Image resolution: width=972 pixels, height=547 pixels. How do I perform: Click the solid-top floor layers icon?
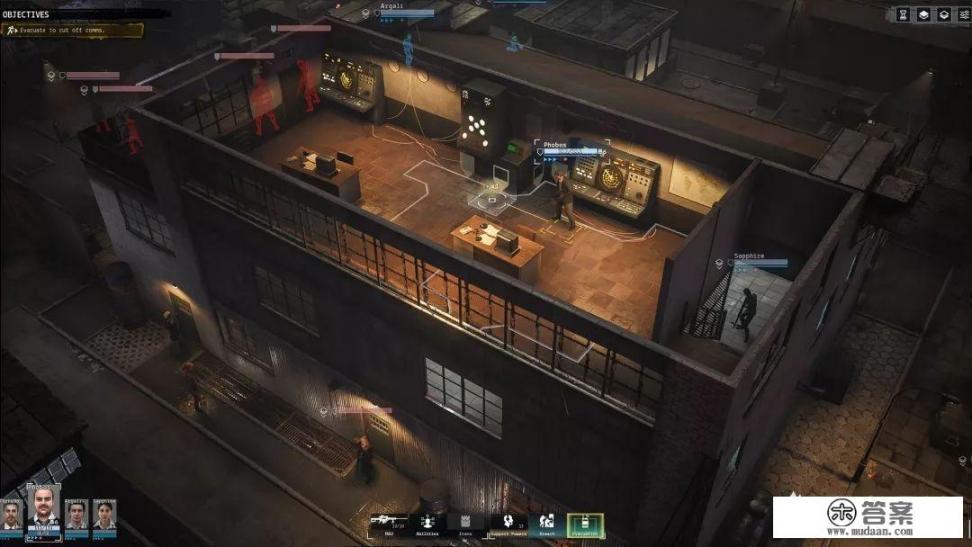click(923, 15)
